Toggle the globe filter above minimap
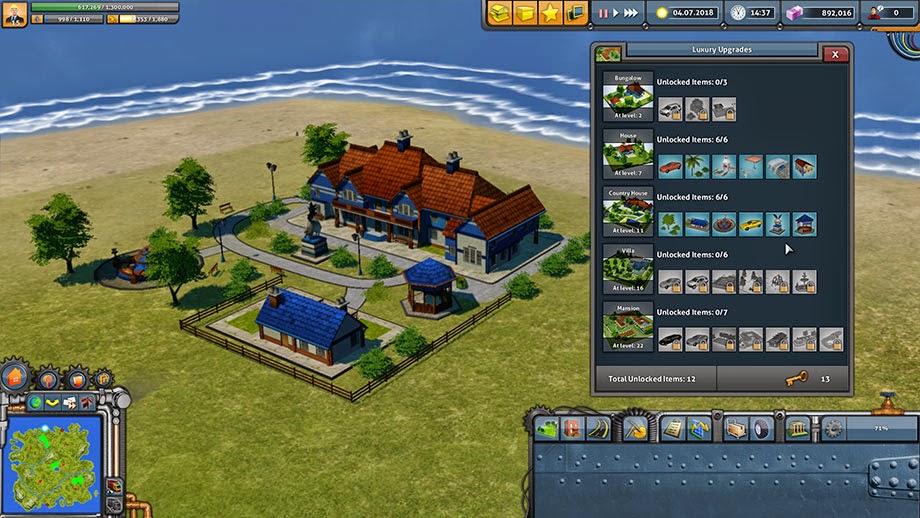The width and height of the screenshot is (920, 518). click(x=35, y=402)
